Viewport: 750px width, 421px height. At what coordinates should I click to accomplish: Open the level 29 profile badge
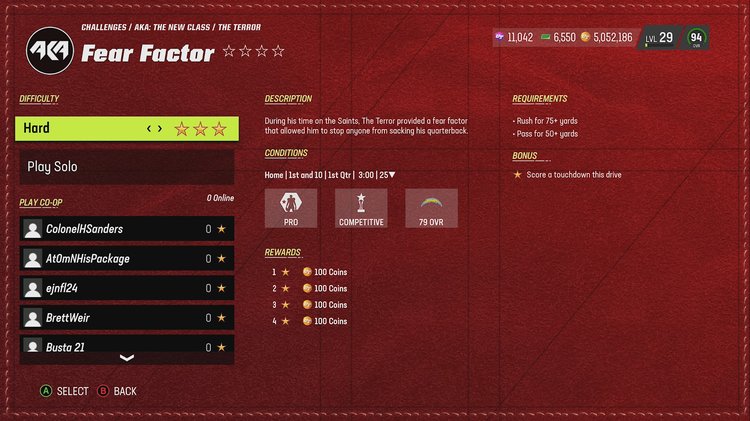tap(660, 38)
